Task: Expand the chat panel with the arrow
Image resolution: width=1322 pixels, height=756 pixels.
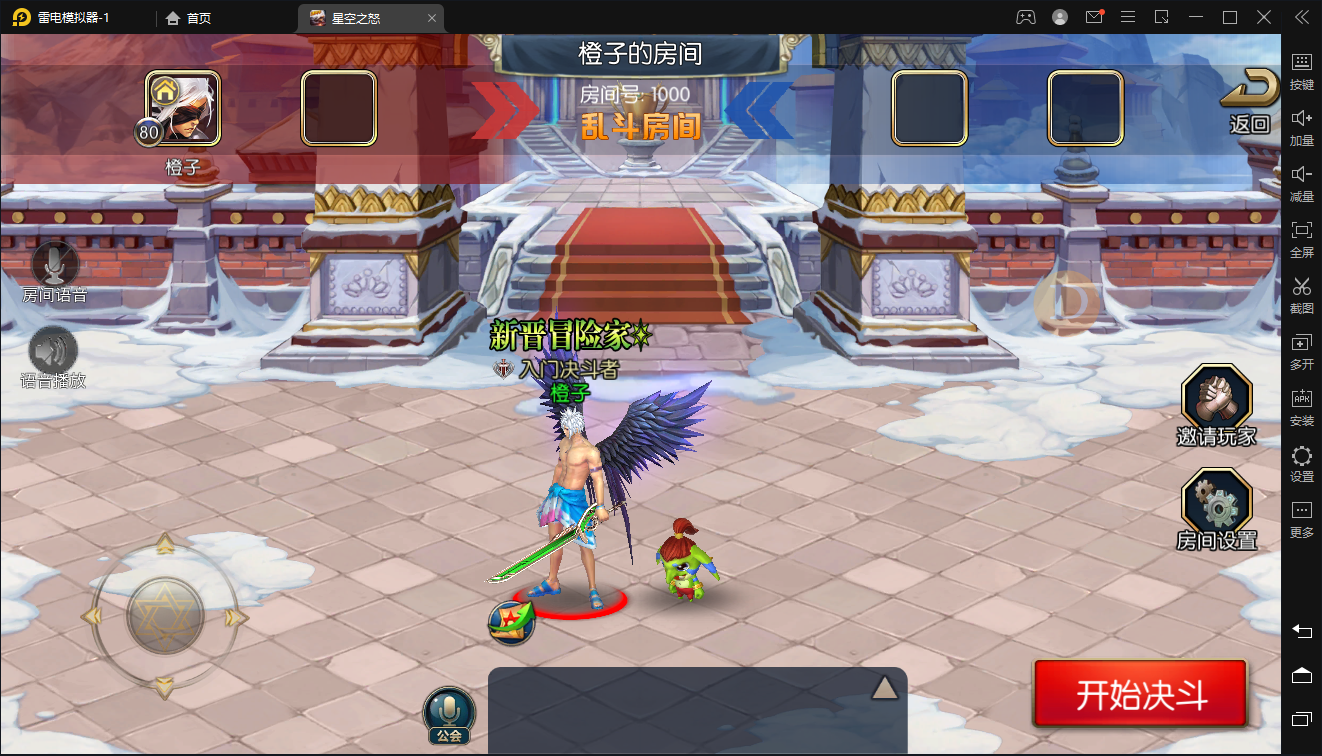Action: click(884, 687)
